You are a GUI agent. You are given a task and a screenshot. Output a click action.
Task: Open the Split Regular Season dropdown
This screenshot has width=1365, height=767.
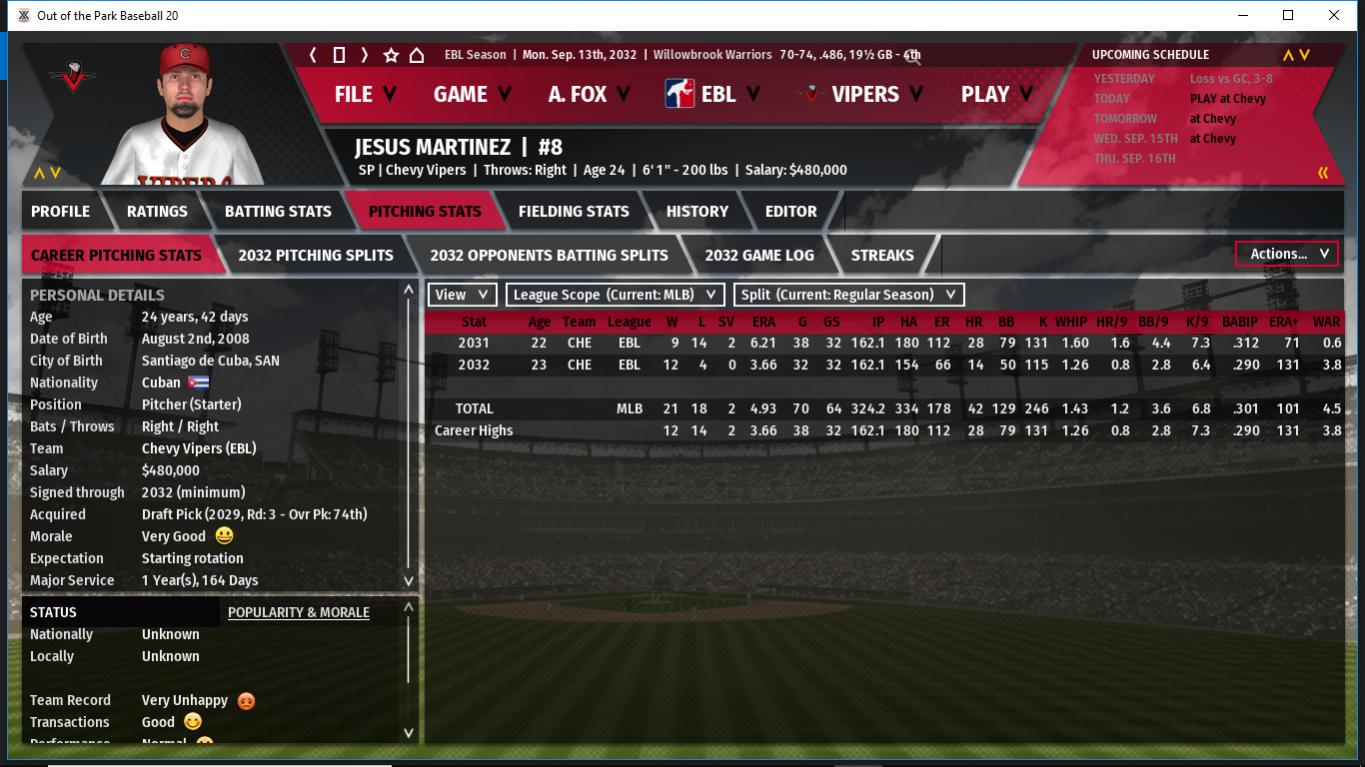point(849,295)
